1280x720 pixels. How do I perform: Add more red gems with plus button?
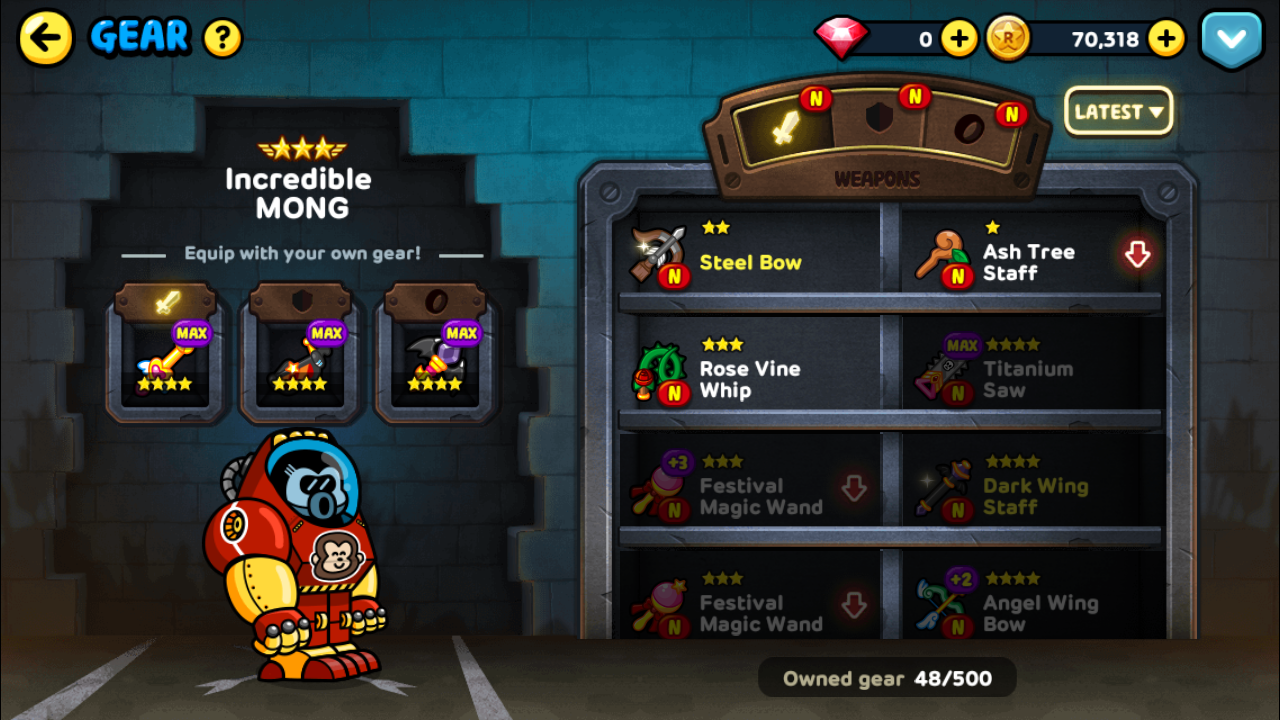pyautogui.click(x=959, y=39)
